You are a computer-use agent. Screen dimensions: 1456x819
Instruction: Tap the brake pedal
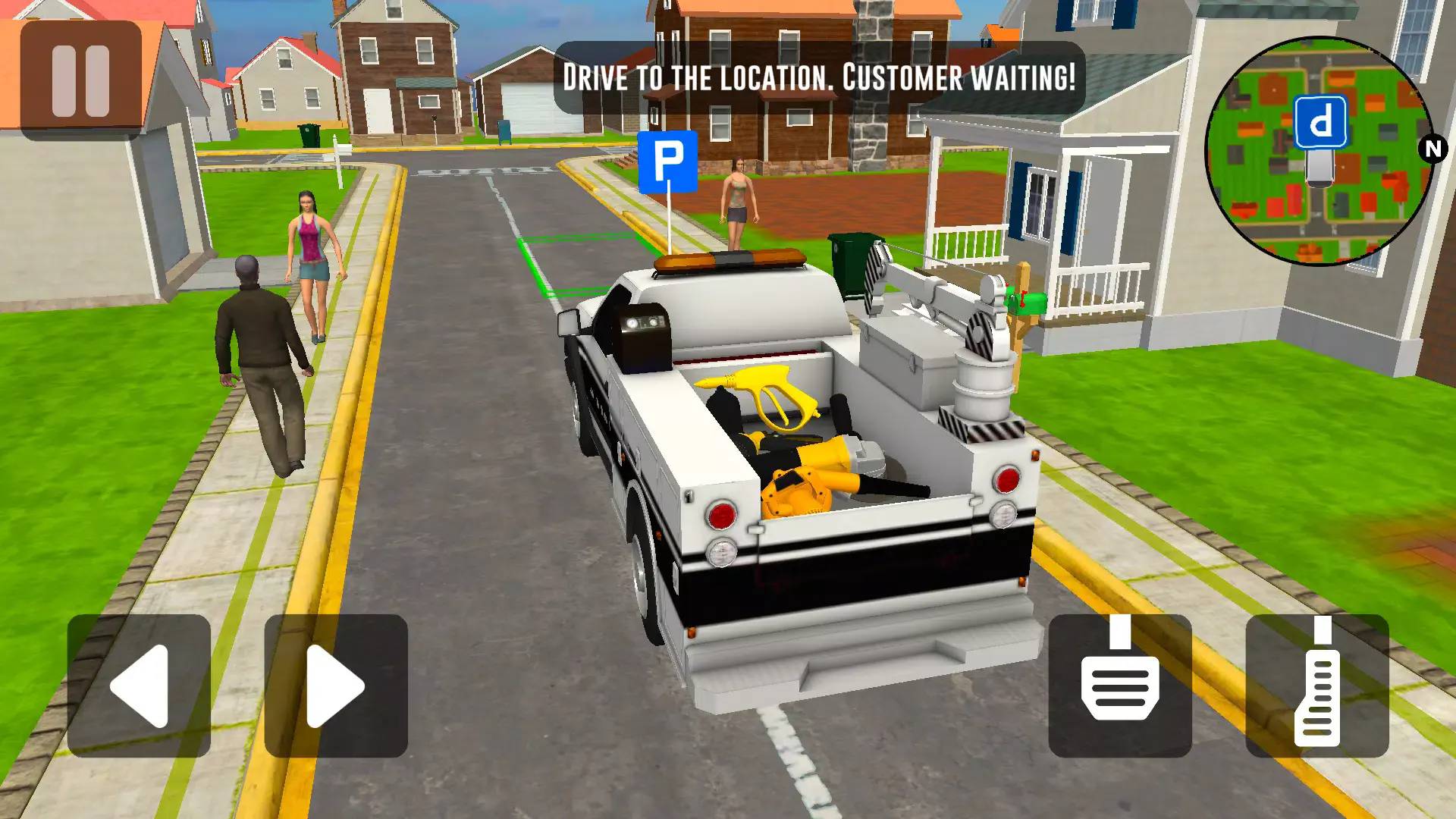[x=1119, y=686]
